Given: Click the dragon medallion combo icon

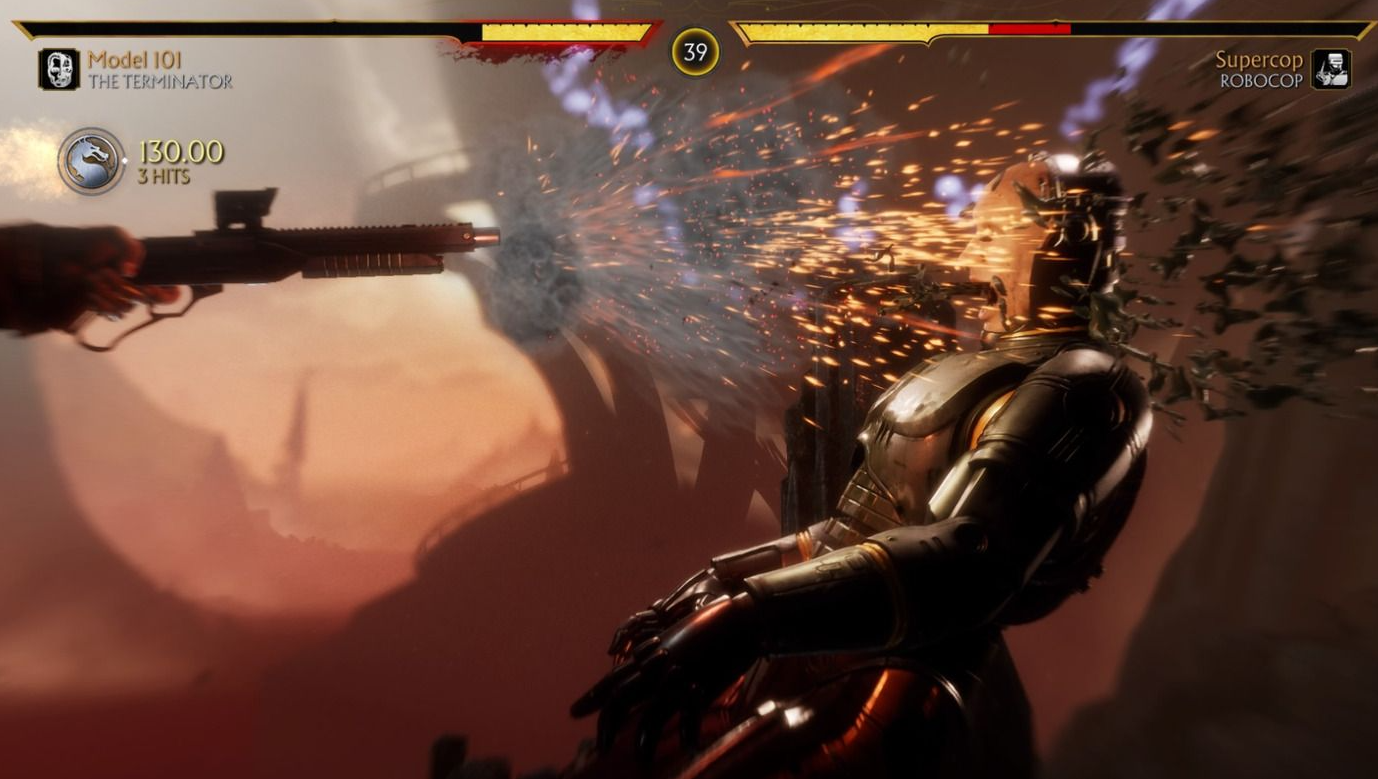Looking at the screenshot, I should click(91, 161).
